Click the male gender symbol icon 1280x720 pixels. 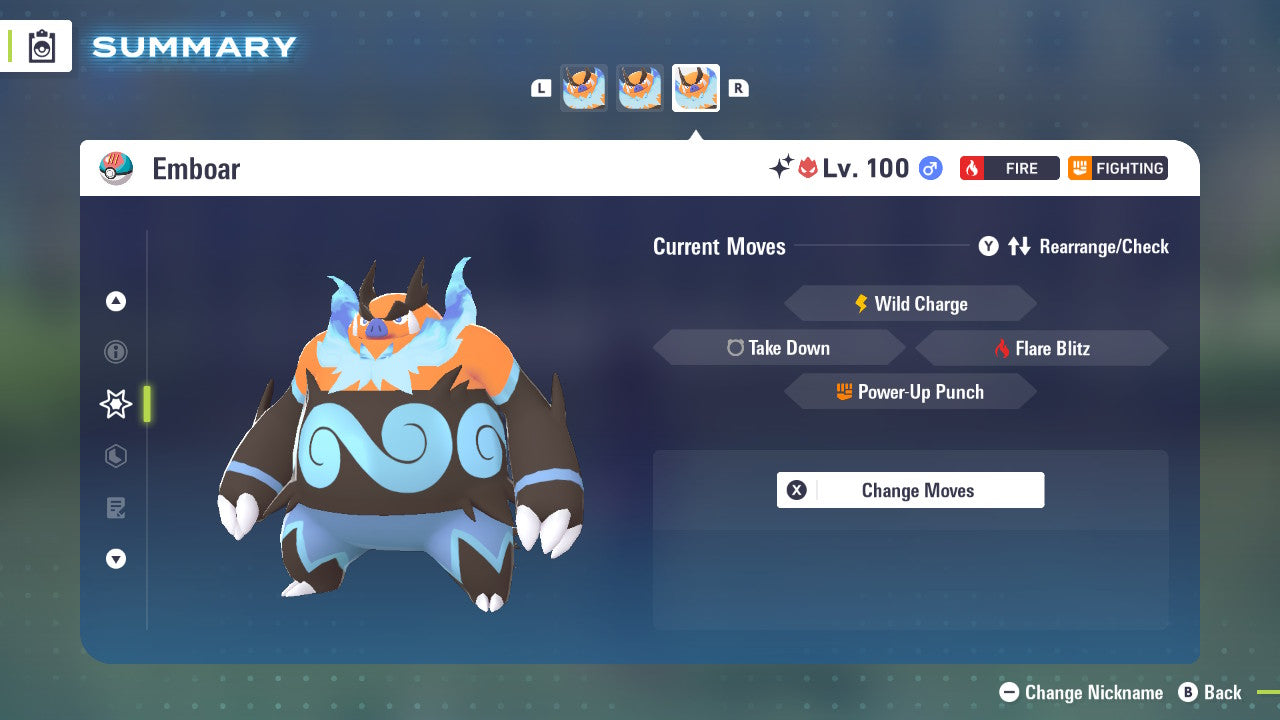click(929, 168)
